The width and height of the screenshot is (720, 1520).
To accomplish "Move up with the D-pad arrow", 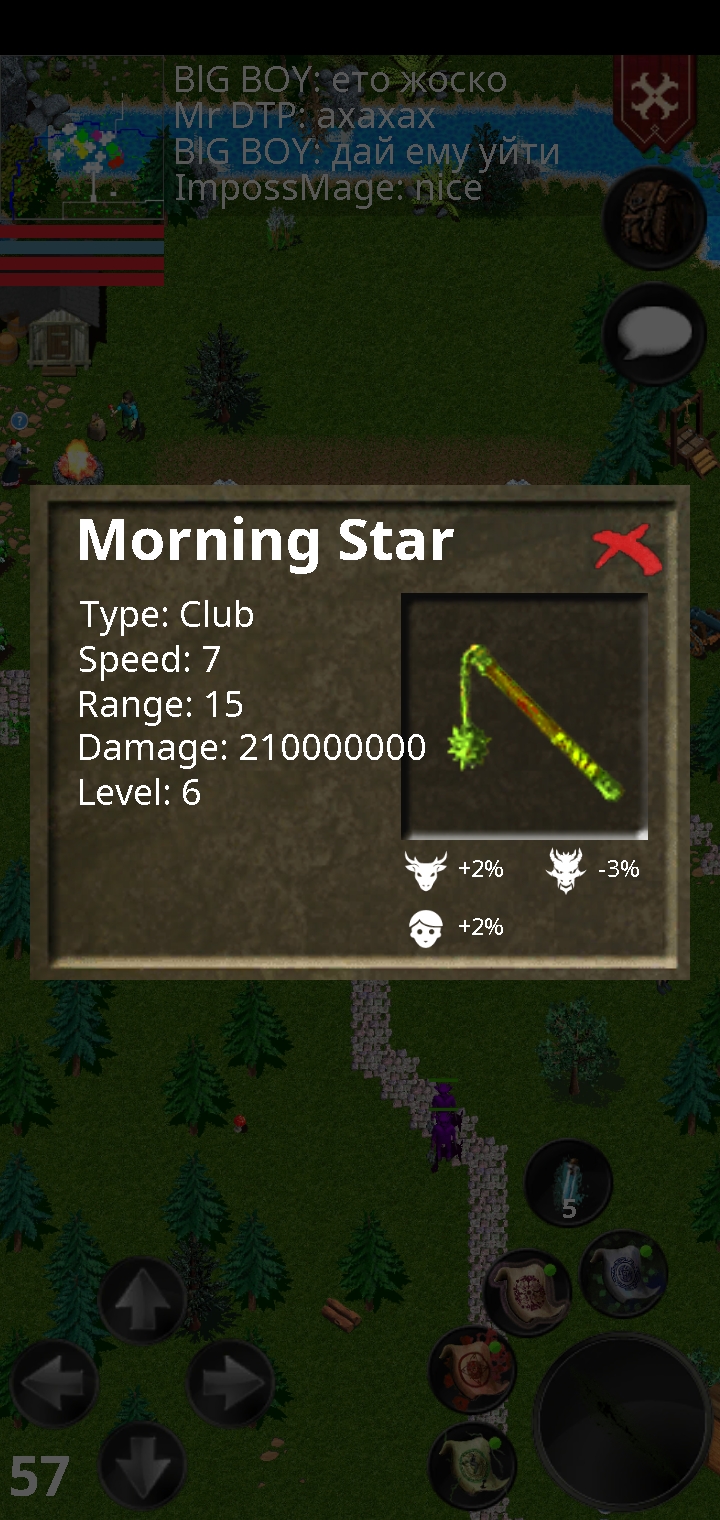I will pos(142,1299).
